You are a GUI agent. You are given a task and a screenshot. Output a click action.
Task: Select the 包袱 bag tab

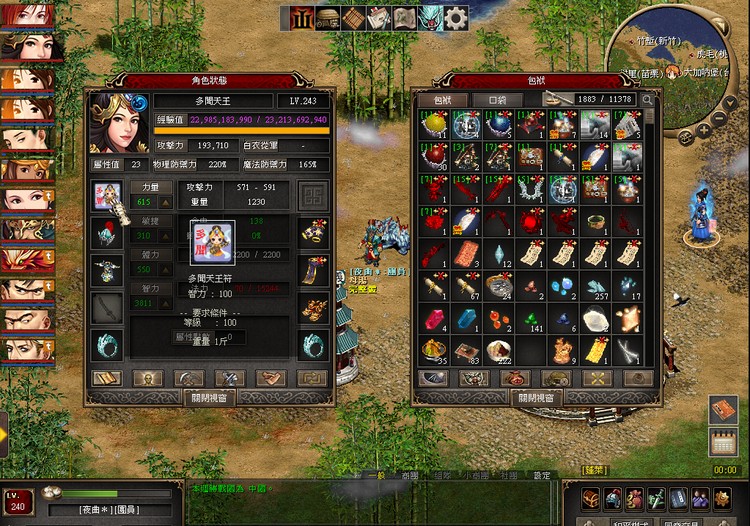[x=442, y=100]
